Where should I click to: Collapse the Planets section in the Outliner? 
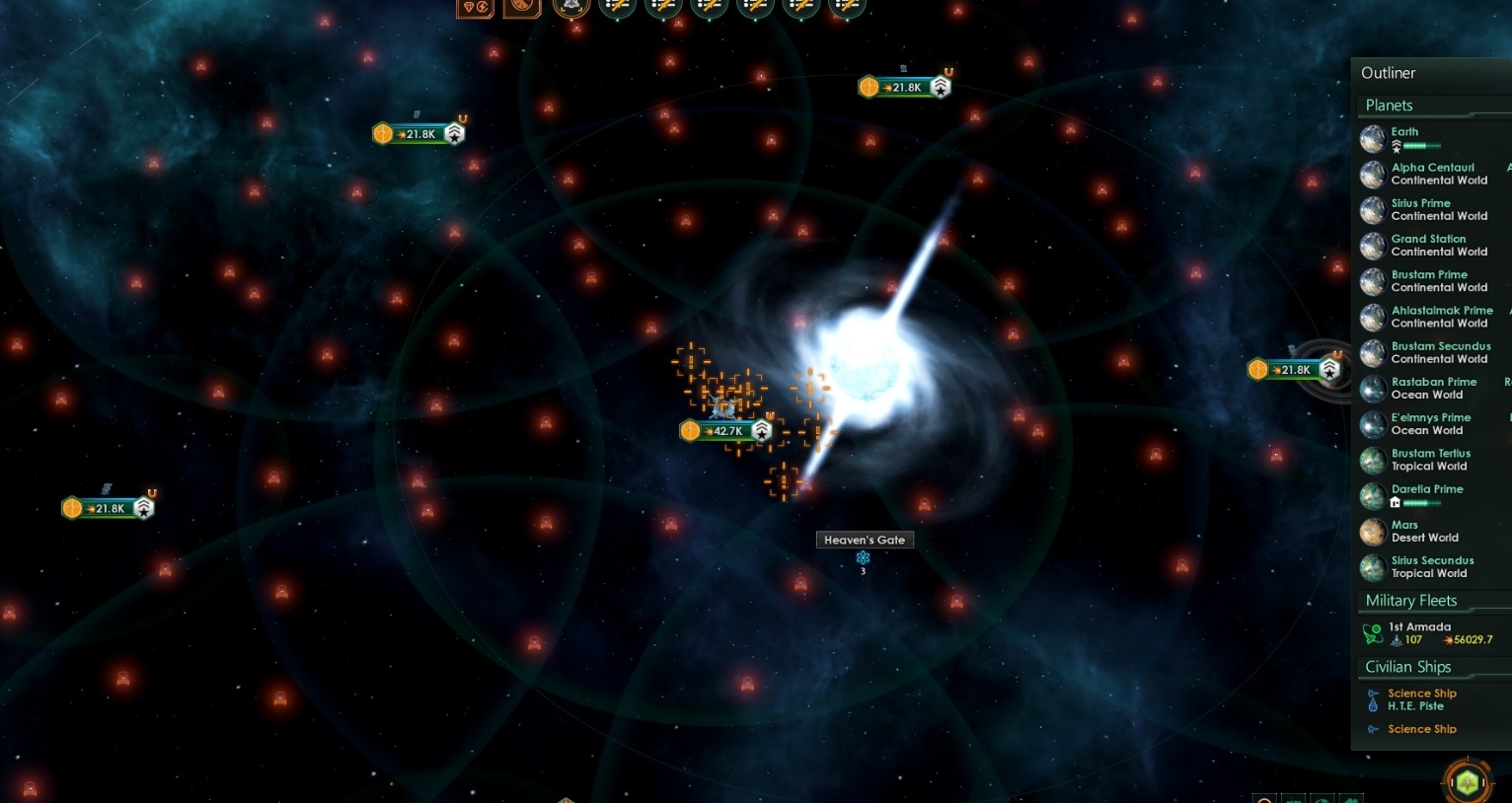click(1389, 105)
